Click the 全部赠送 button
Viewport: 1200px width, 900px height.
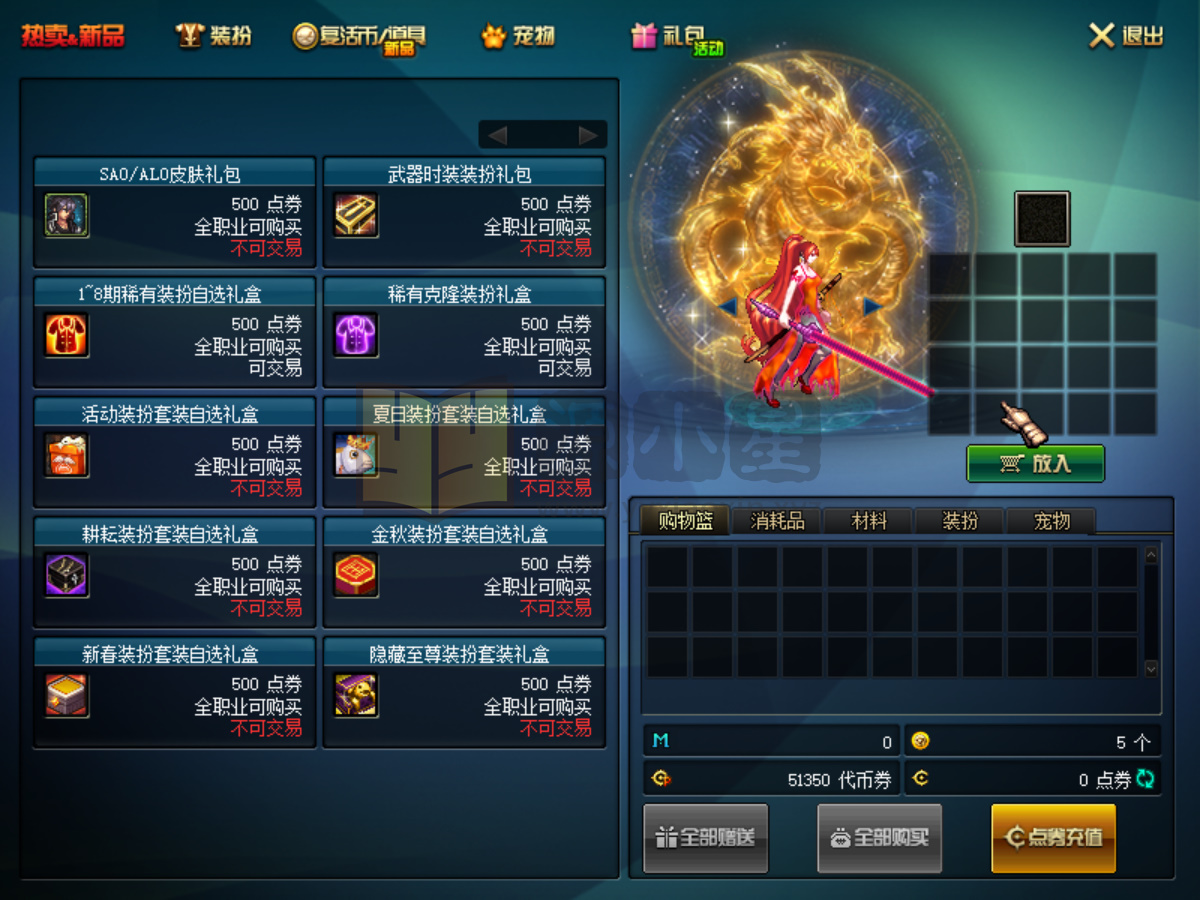706,838
